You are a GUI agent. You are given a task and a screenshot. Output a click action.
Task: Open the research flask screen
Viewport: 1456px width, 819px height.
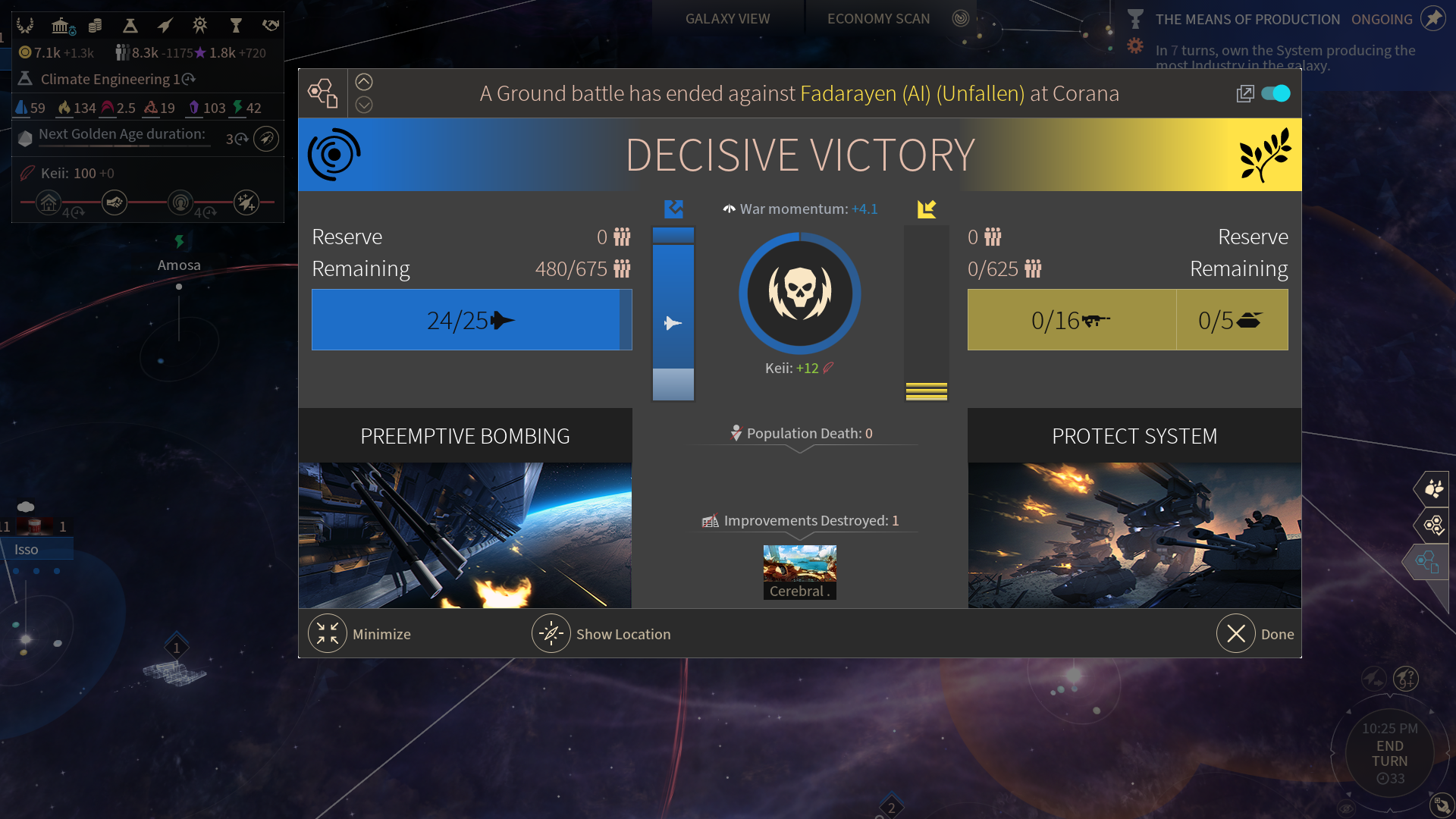(x=130, y=26)
